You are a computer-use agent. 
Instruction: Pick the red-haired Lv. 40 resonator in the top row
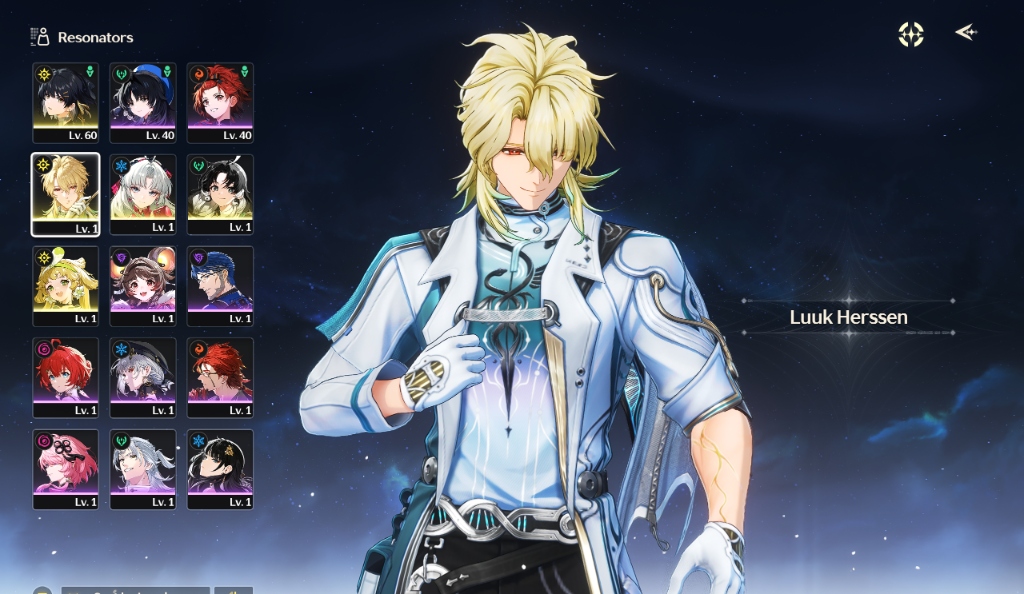220,102
